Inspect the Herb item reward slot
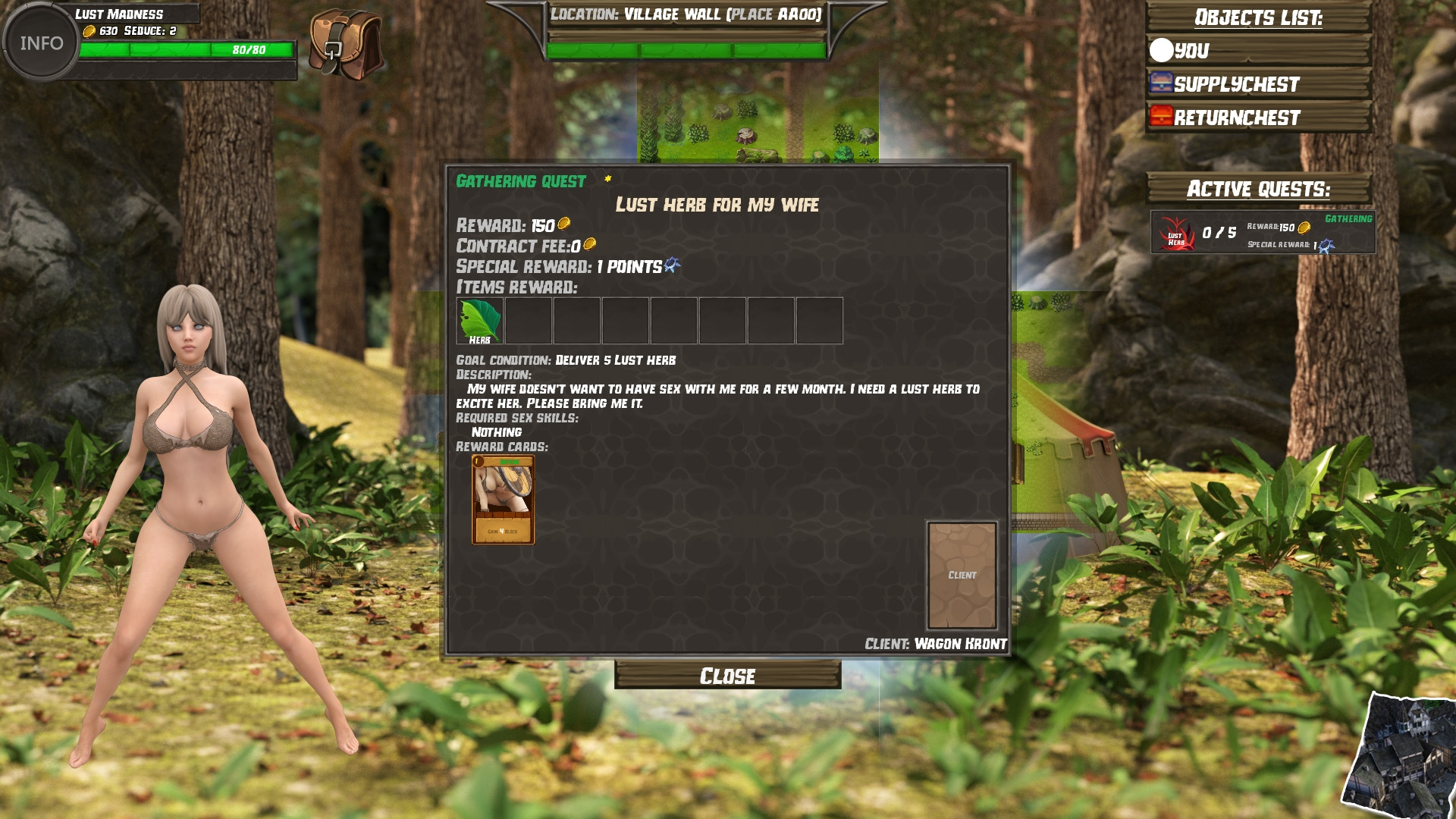 point(479,321)
